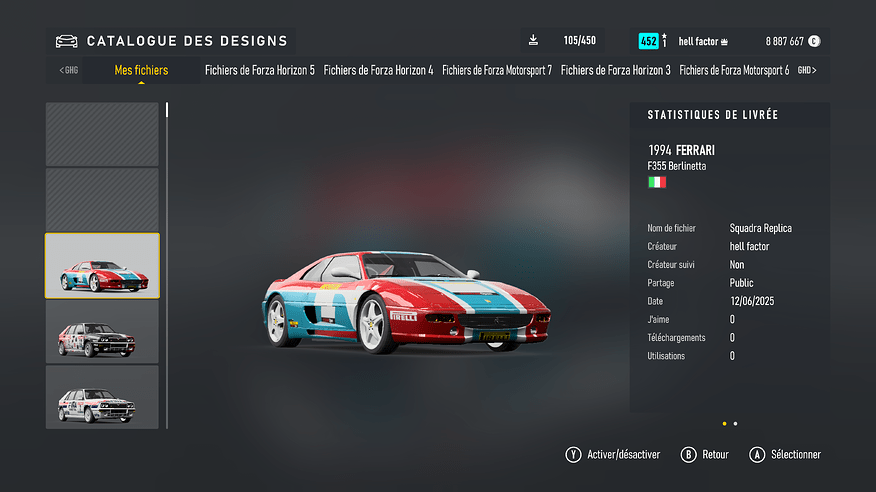Select the Fichiers de Forza Horizon 4 tab

(x=378, y=70)
